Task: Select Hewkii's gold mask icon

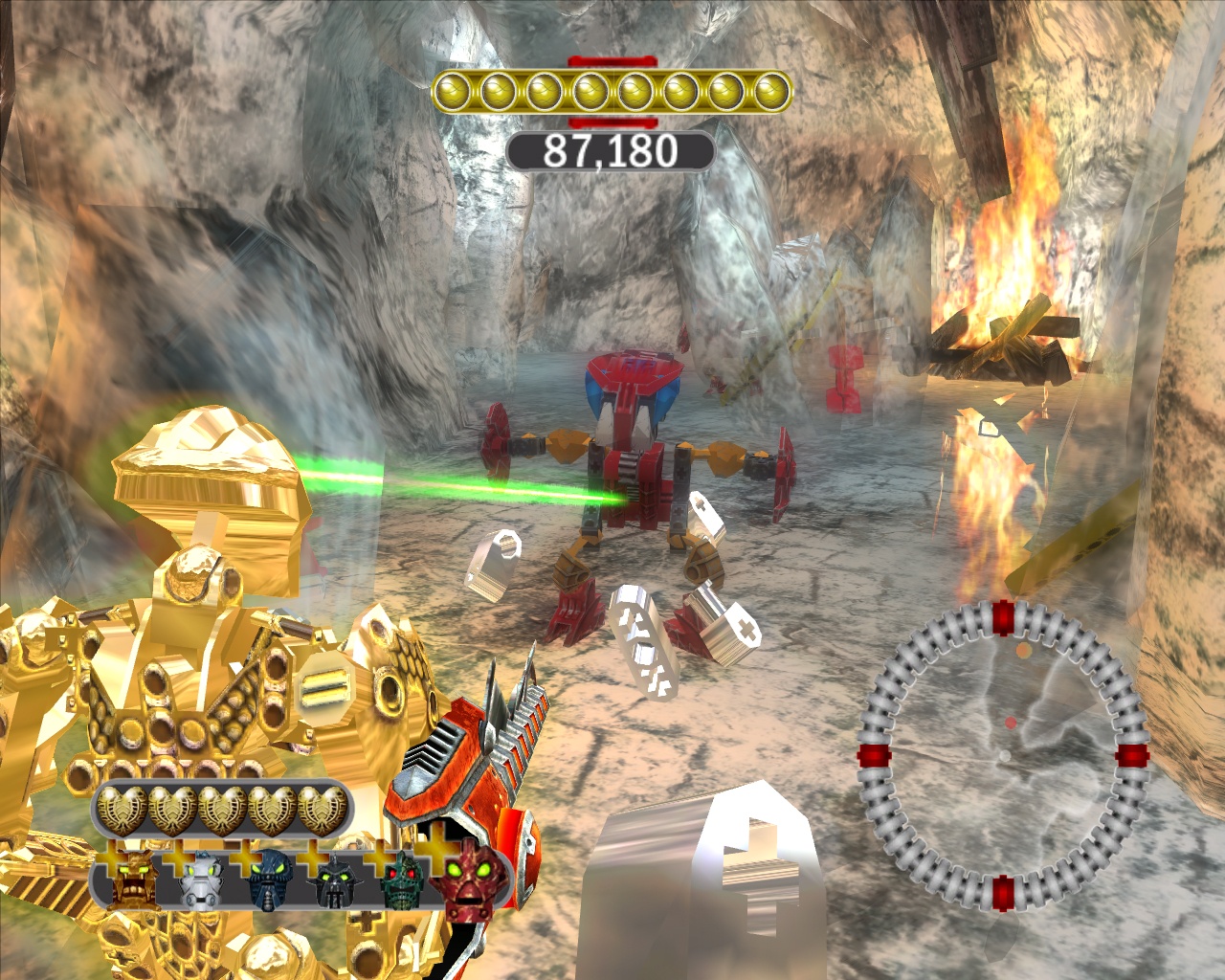Action: [x=135, y=880]
